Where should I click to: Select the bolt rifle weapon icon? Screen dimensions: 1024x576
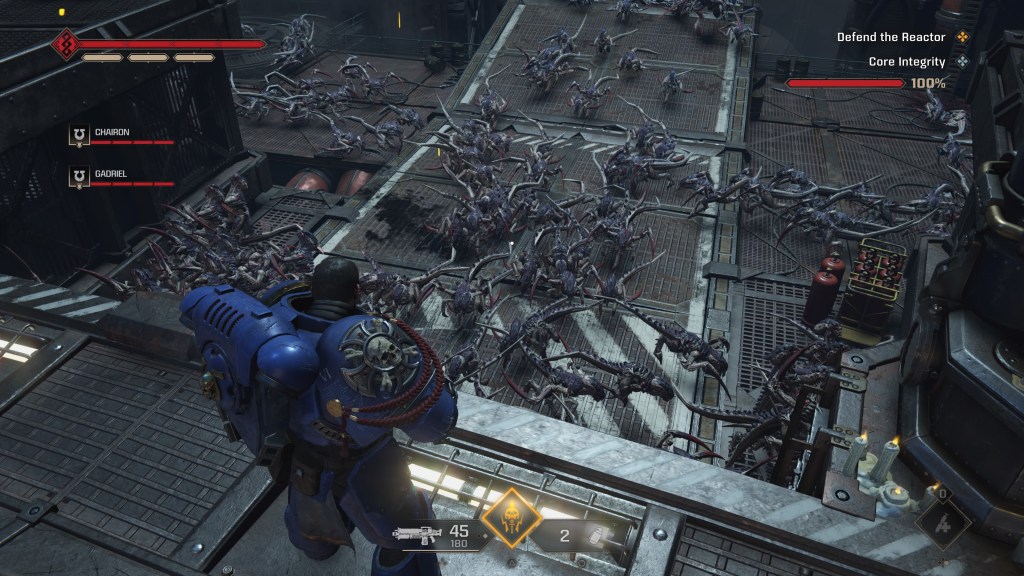tap(418, 536)
